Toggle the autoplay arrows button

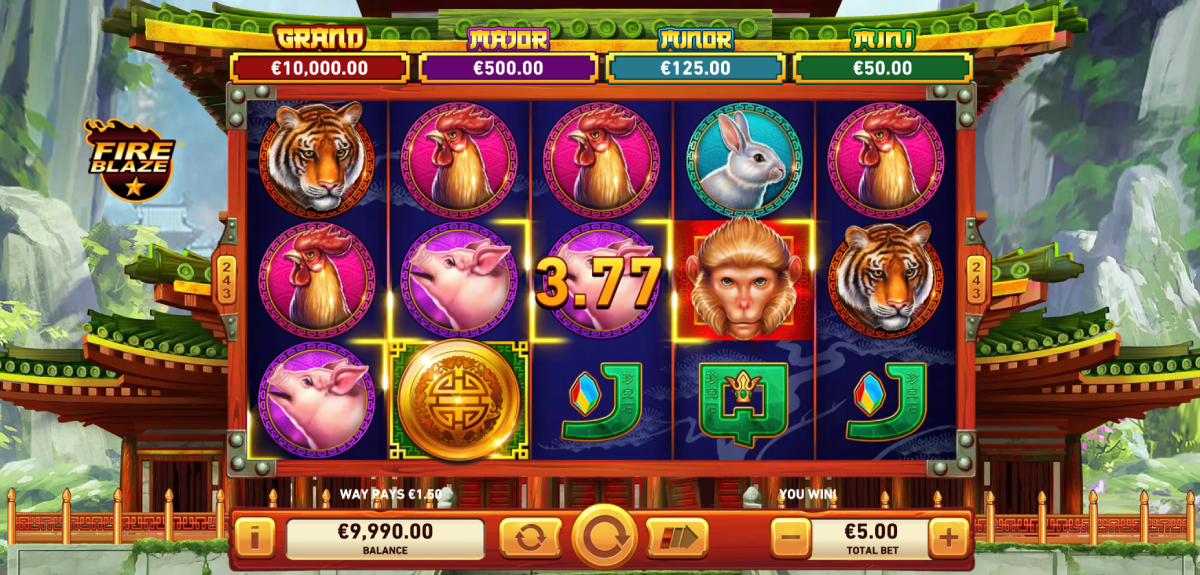[530, 538]
